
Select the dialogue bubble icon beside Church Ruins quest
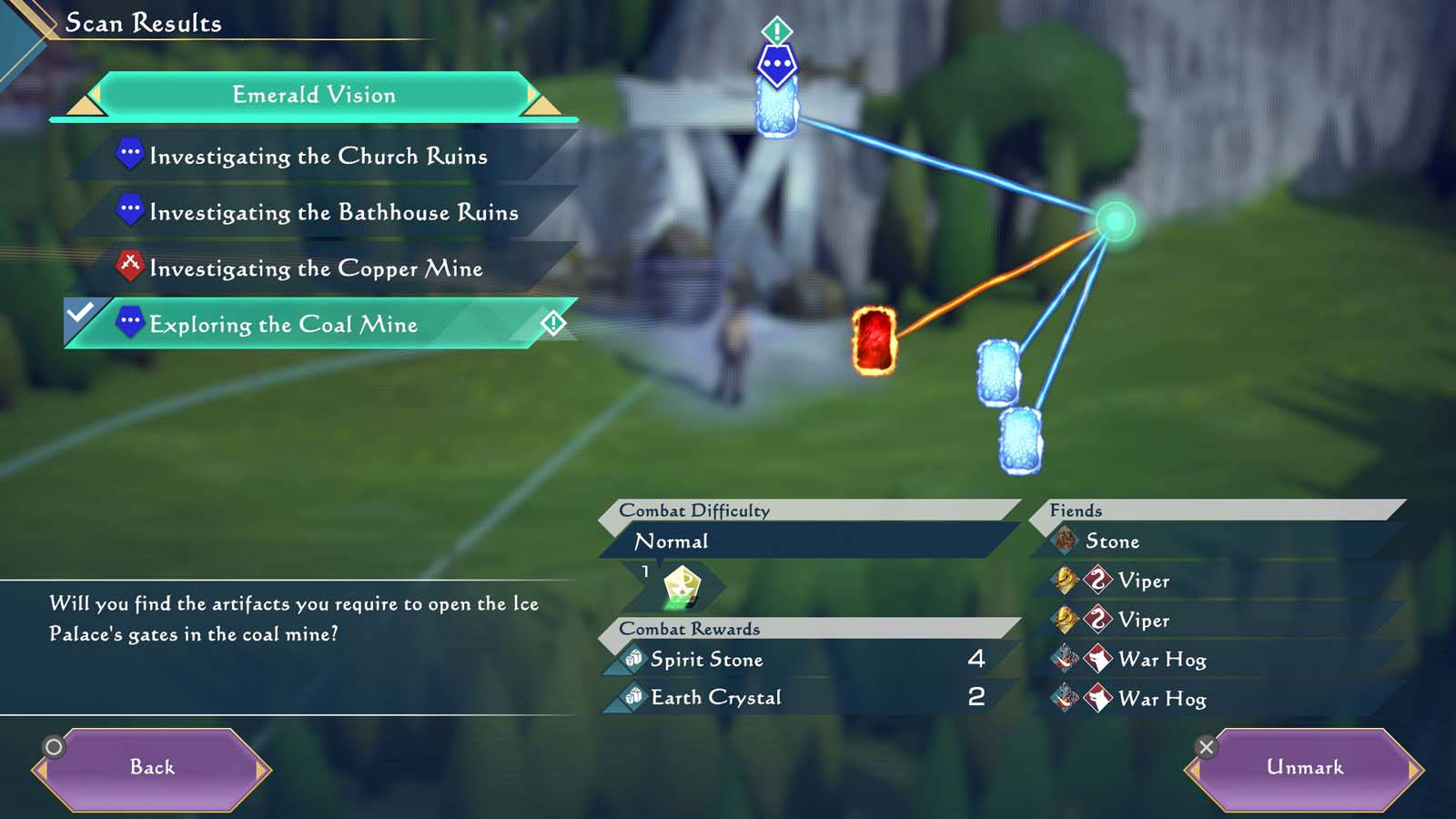tap(131, 155)
